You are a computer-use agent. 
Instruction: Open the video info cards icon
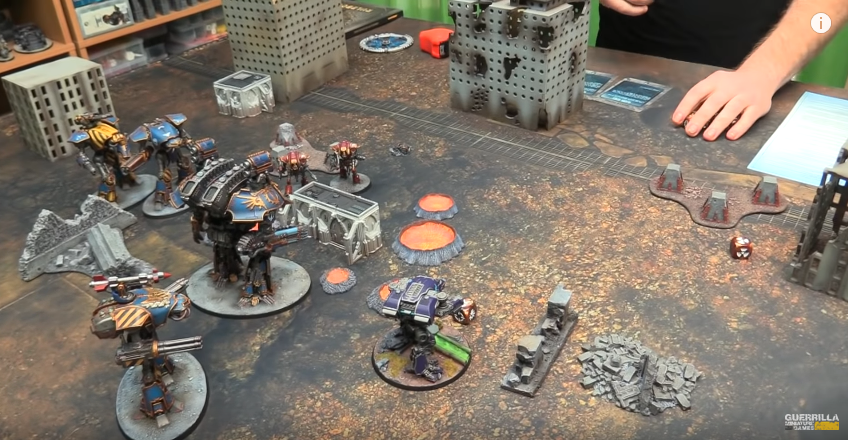tap(821, 23)
